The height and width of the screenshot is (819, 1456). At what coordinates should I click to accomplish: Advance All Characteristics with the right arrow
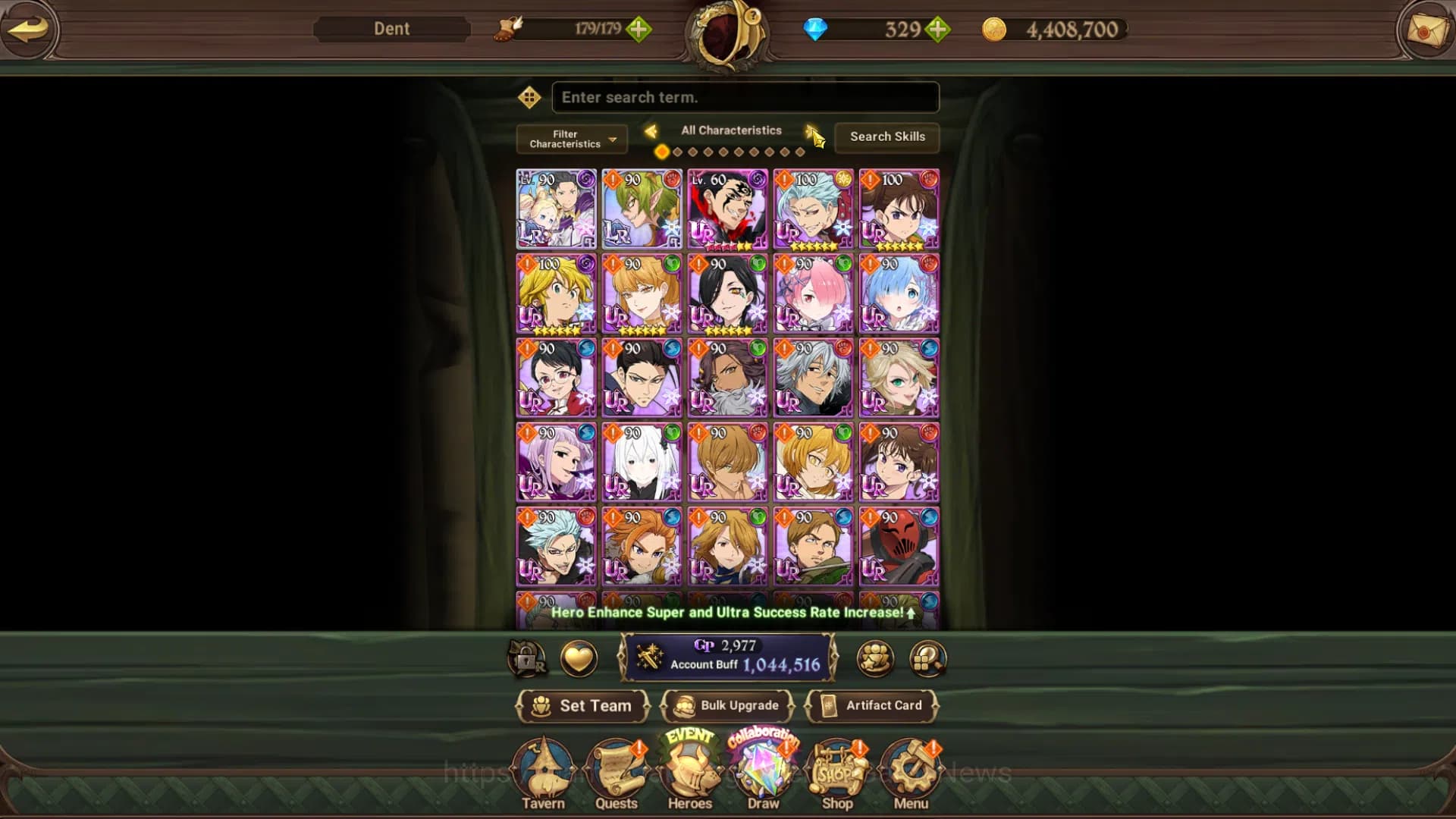pos(813,130)
